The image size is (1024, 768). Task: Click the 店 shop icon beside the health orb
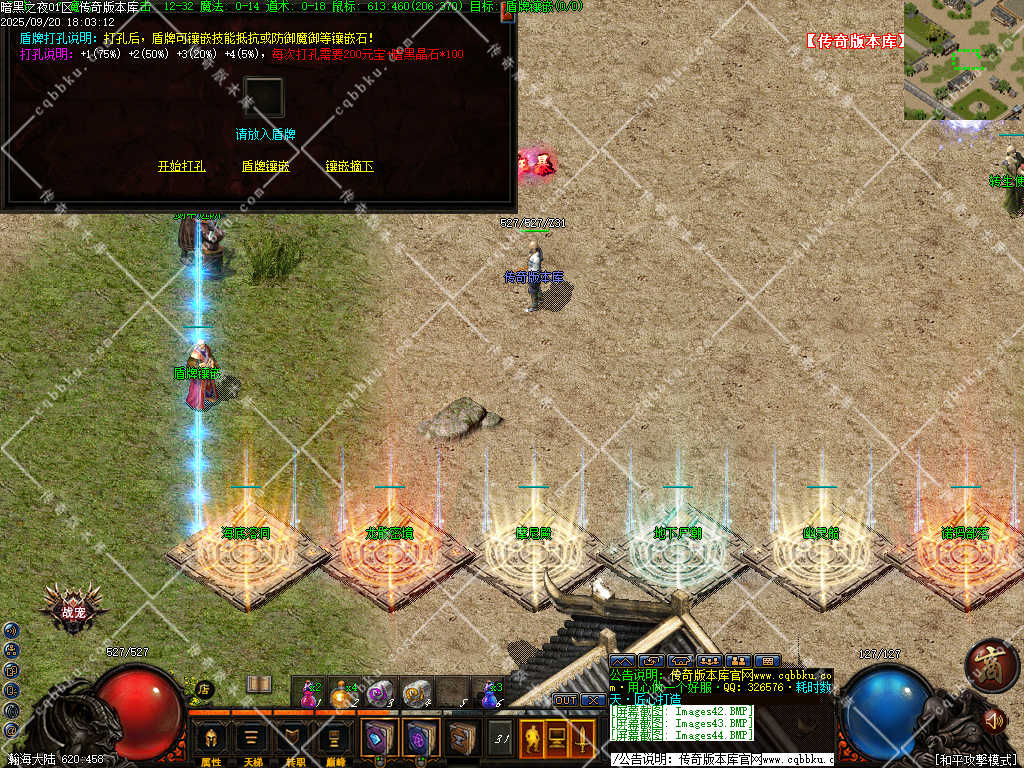203,688
